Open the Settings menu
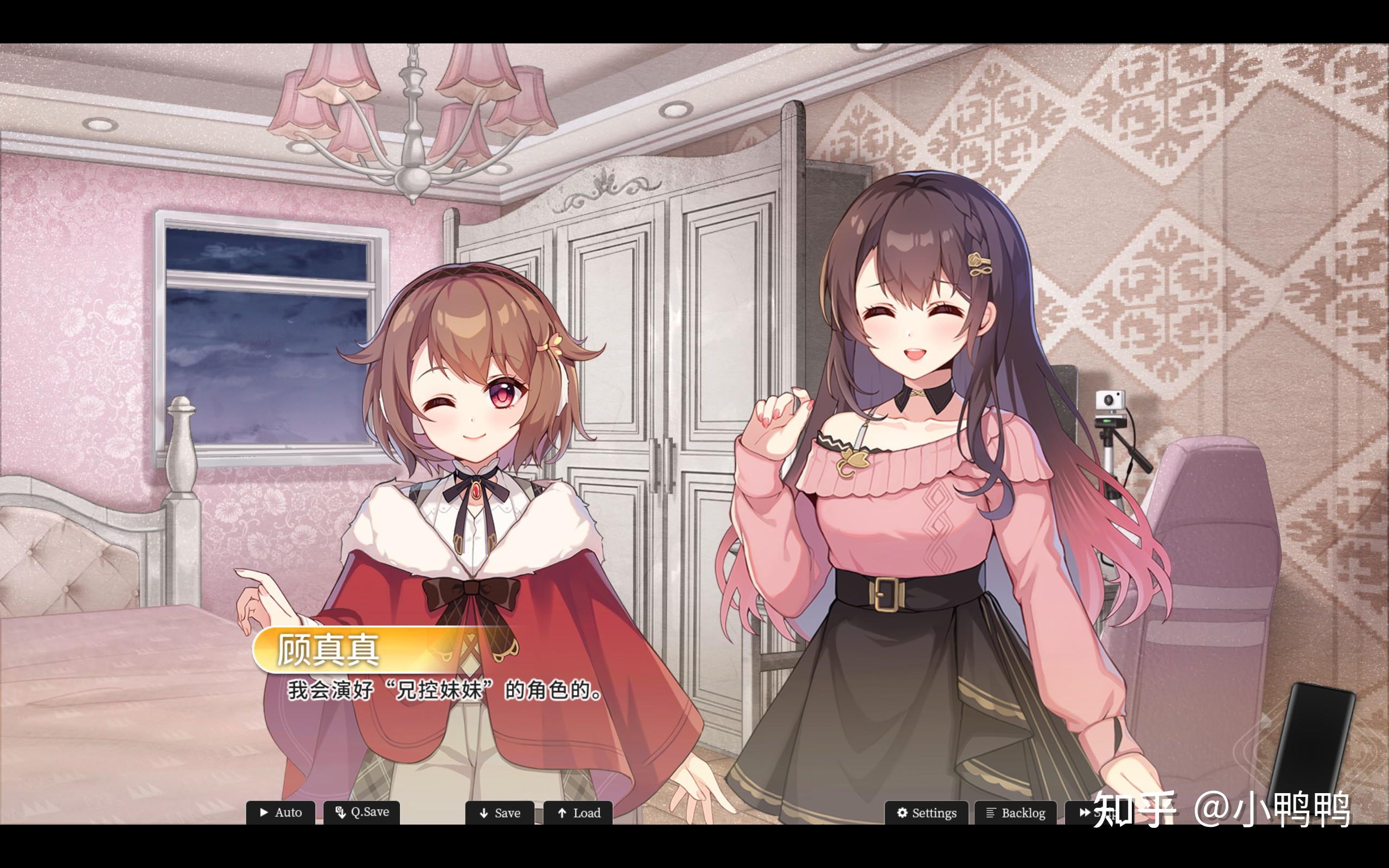Screen dimensions: 1389x868 (926, 813)
